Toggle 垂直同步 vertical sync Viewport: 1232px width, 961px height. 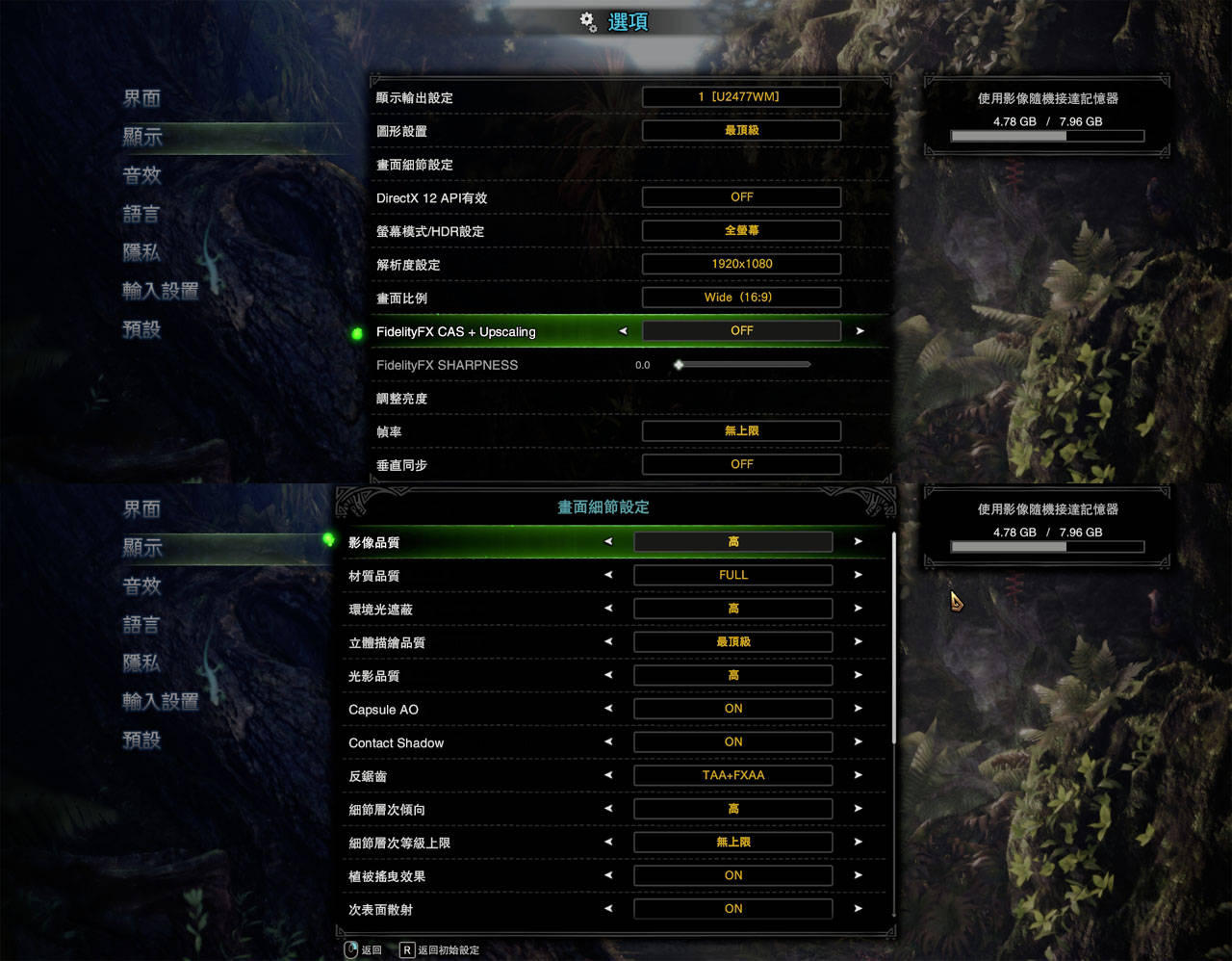pyautogui.click(x=741, y=464)
